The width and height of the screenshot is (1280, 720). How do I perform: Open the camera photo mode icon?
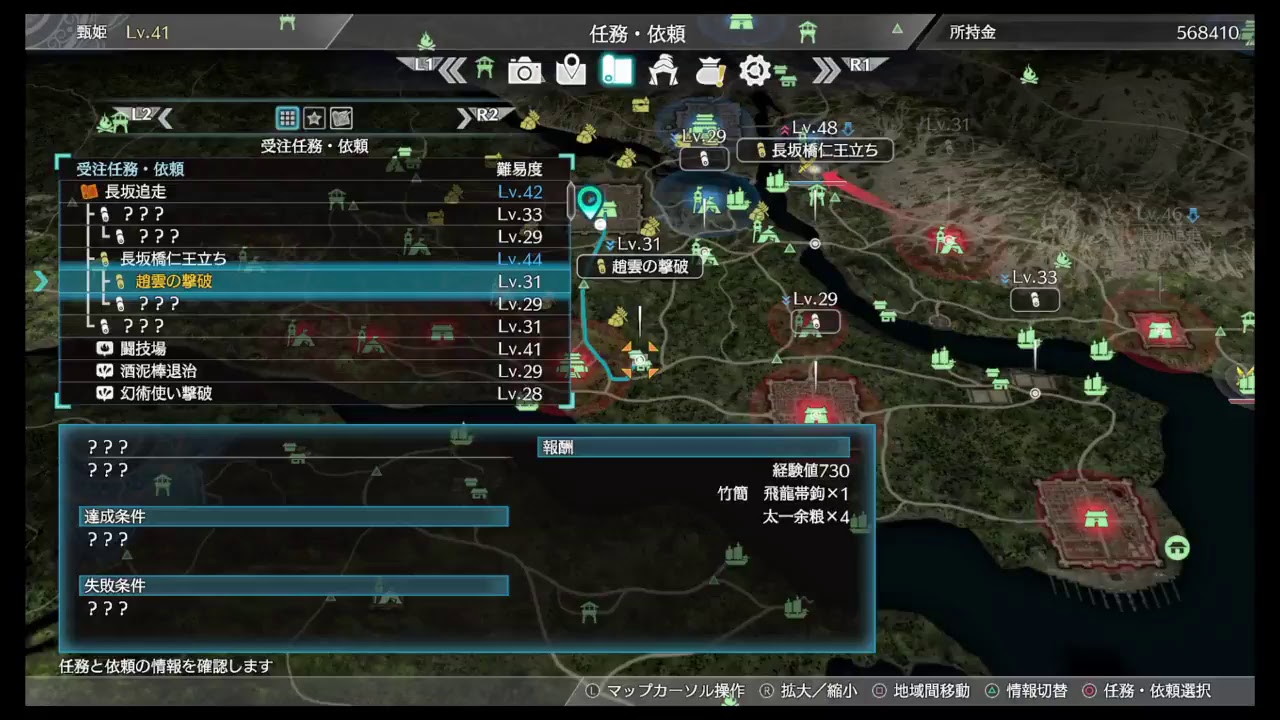pos(525,71)
